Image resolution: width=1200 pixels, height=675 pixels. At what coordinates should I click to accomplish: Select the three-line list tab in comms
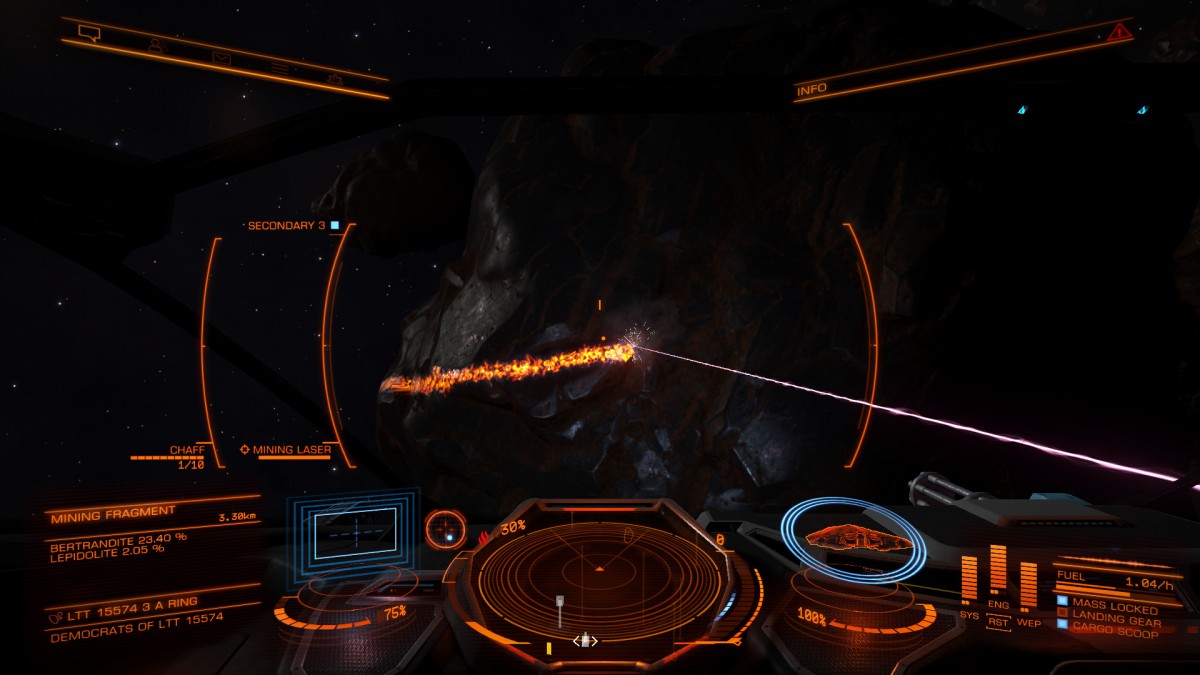[x=281, y=68]
